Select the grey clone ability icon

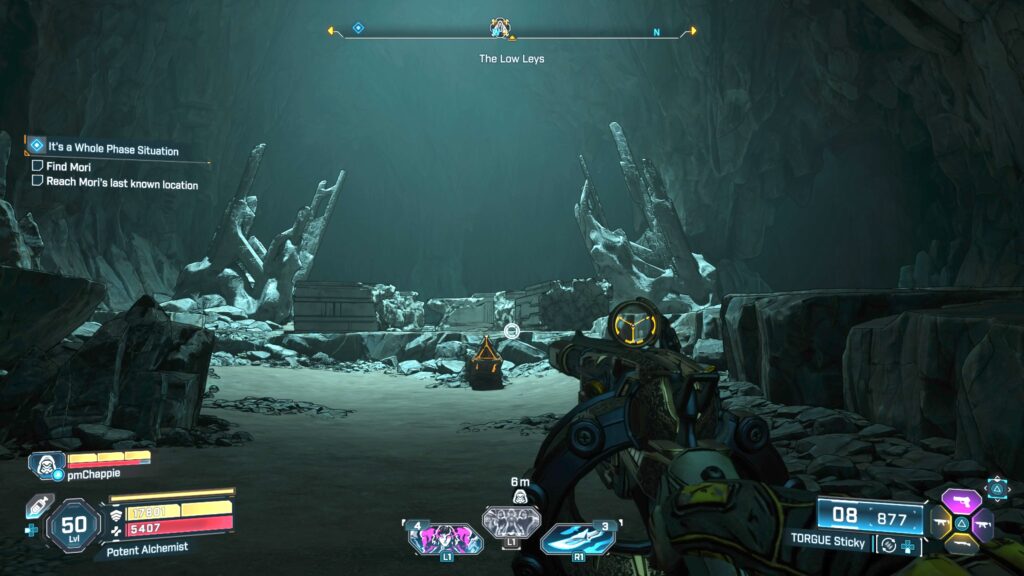coord(511,521)
